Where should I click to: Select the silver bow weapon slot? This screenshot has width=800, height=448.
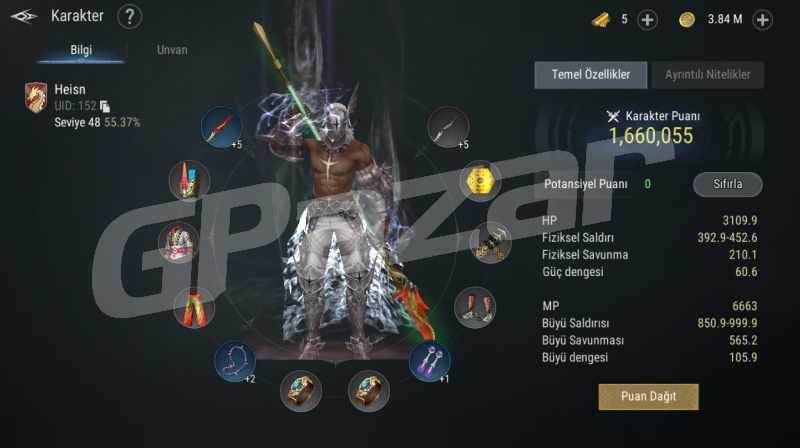[x=448, y=126]
